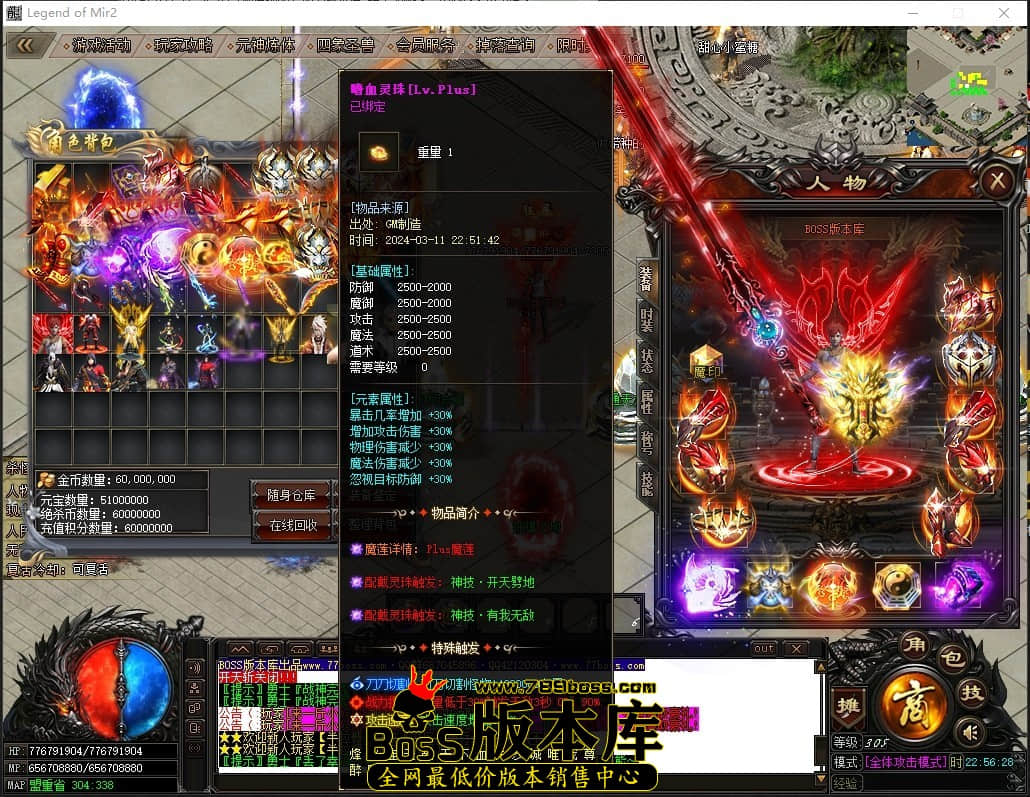Open the minimap
The width and height of the screenshot is (1030, 797).
[x=965, y=75]
